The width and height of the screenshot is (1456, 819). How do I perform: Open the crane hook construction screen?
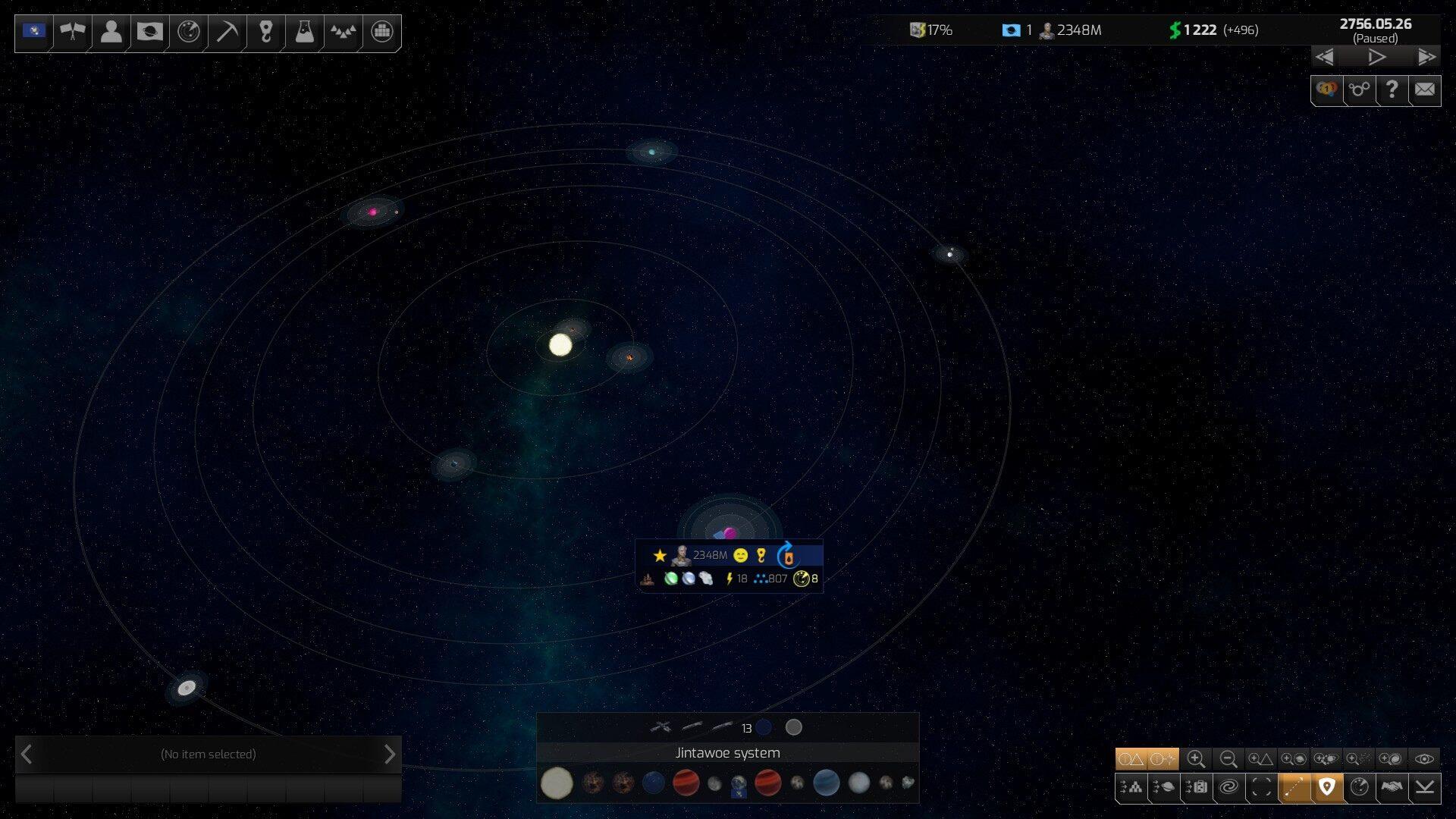[x=265, y=32]
